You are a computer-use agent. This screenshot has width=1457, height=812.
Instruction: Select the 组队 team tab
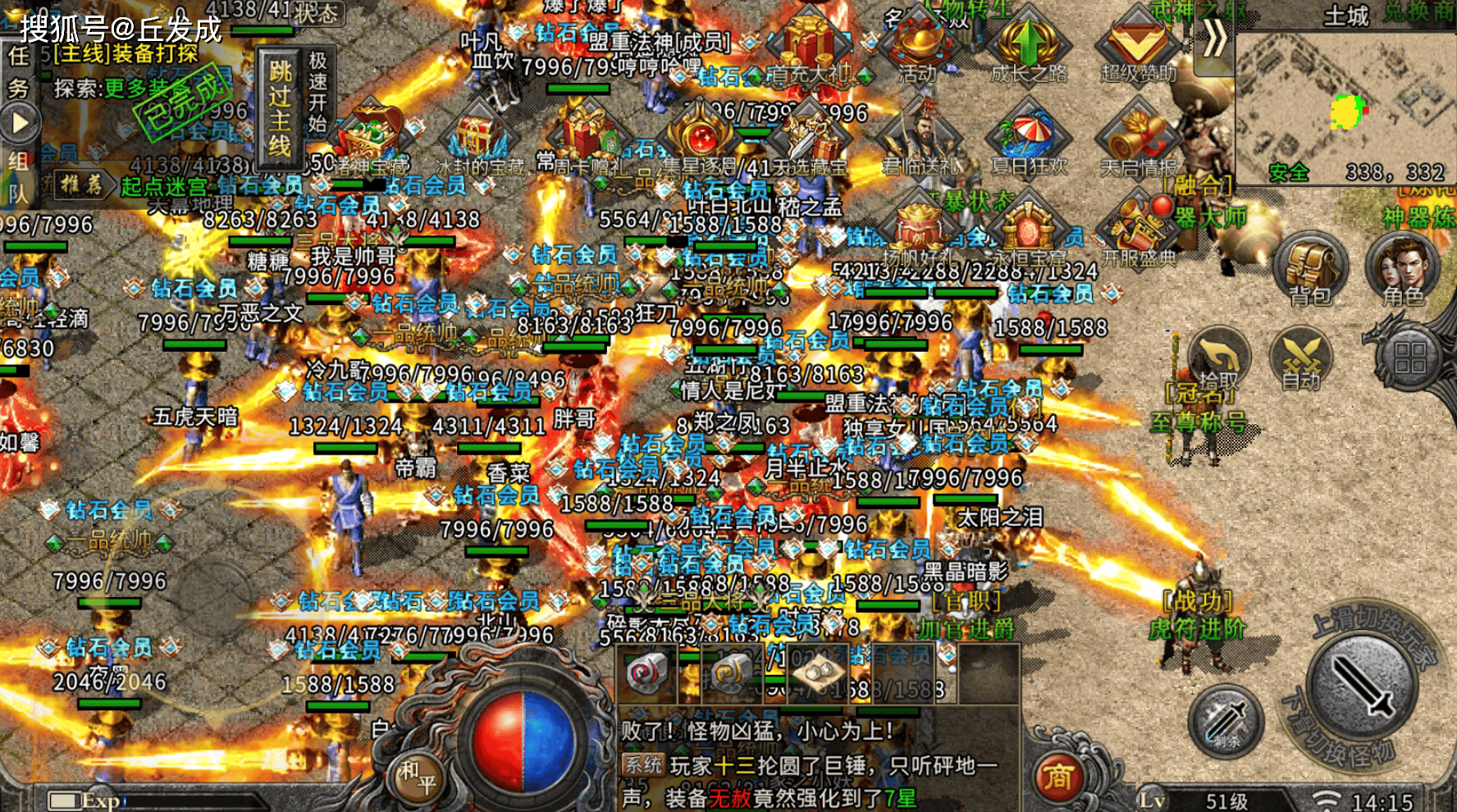point(18,176)
